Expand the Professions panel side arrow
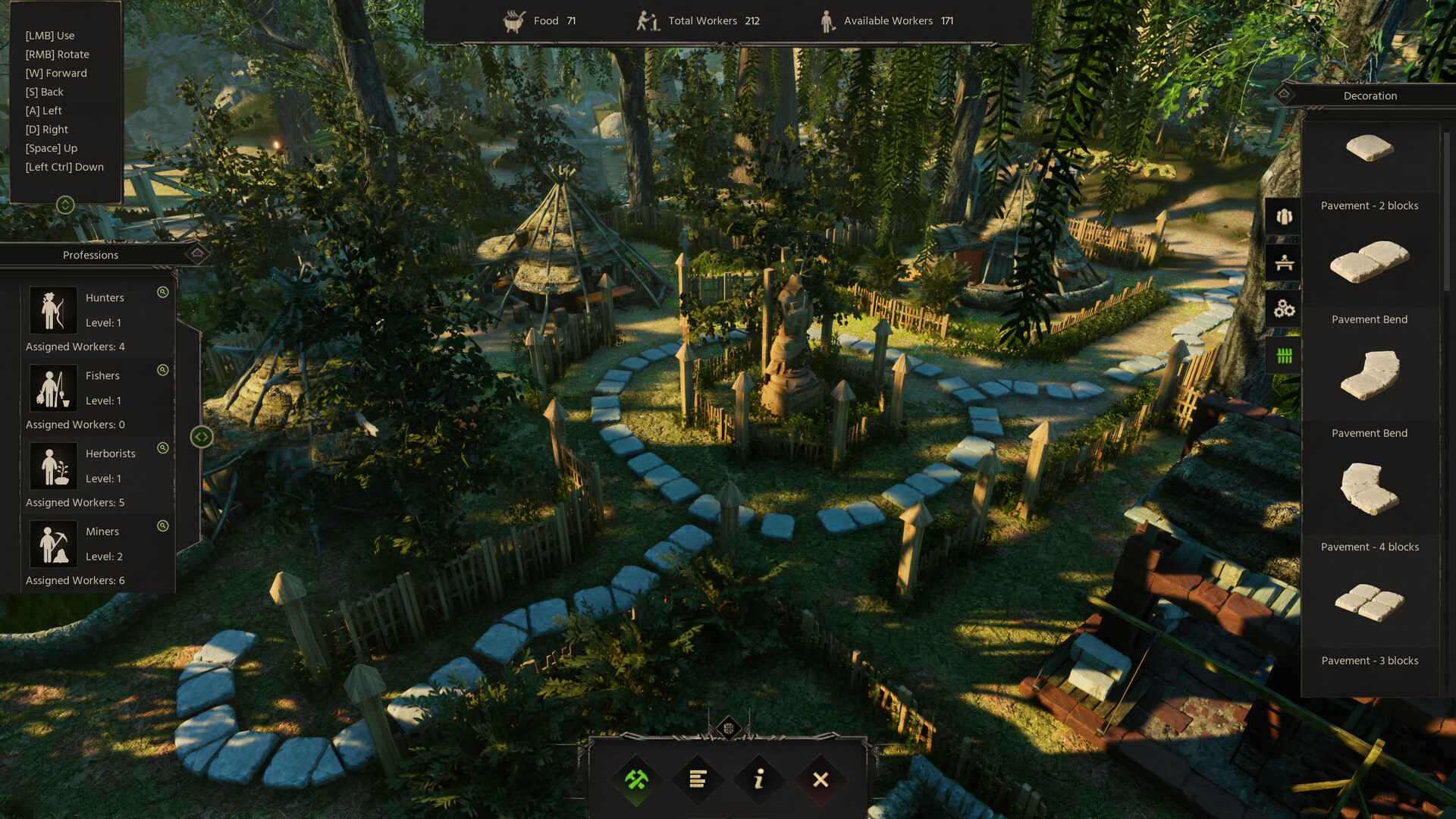Screen dimensions: 1456x819 [201, 435]
